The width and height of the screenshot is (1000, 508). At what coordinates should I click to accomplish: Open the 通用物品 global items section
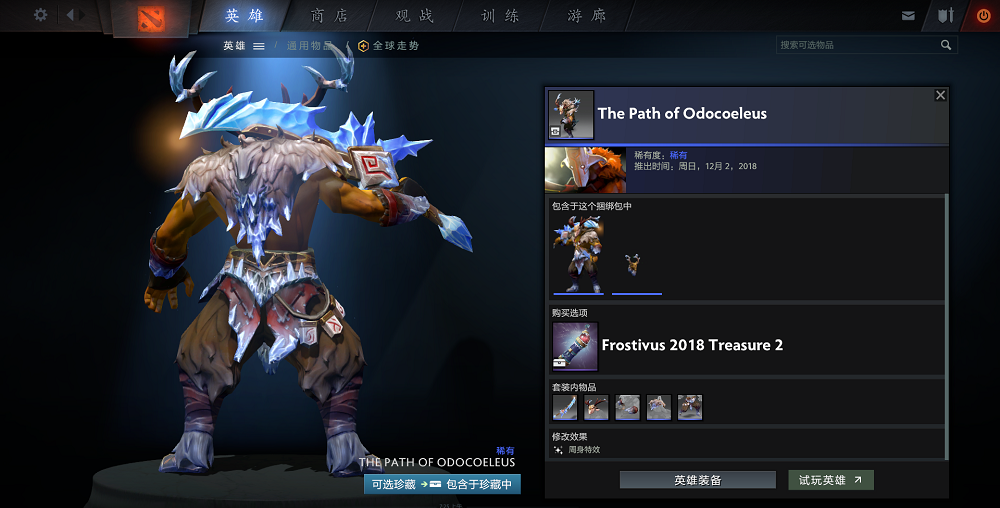[x=310, y=46]
